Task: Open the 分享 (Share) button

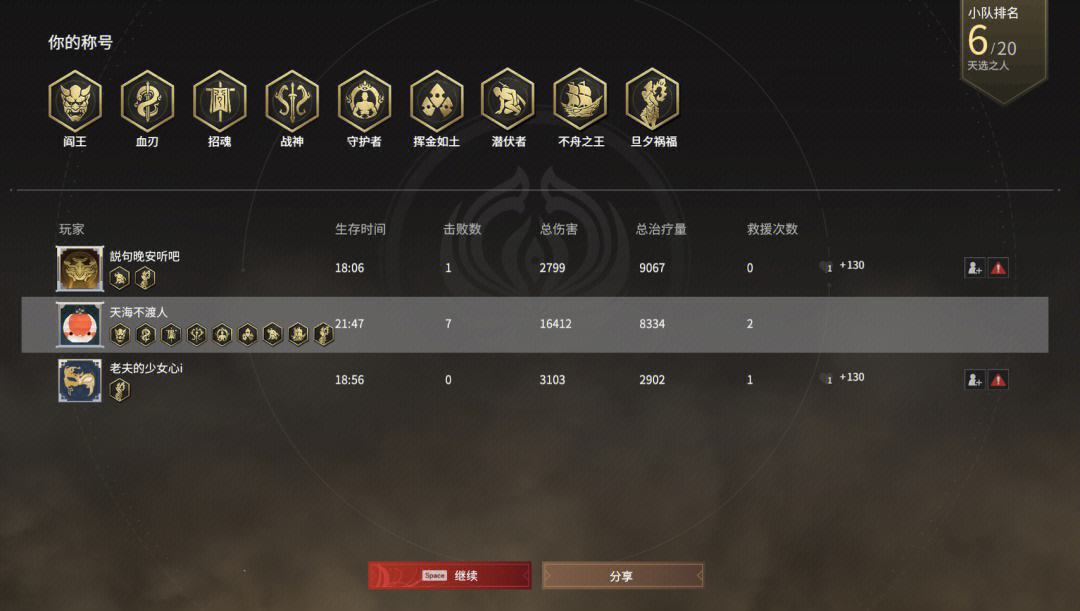Action: tap(622, 576)
